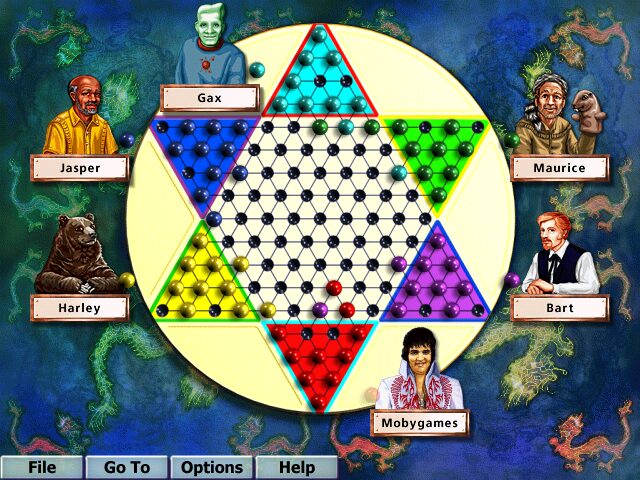Screen dimensions: 640x480
Task: Select the Jasper name plate
Action: pos(79,168)
